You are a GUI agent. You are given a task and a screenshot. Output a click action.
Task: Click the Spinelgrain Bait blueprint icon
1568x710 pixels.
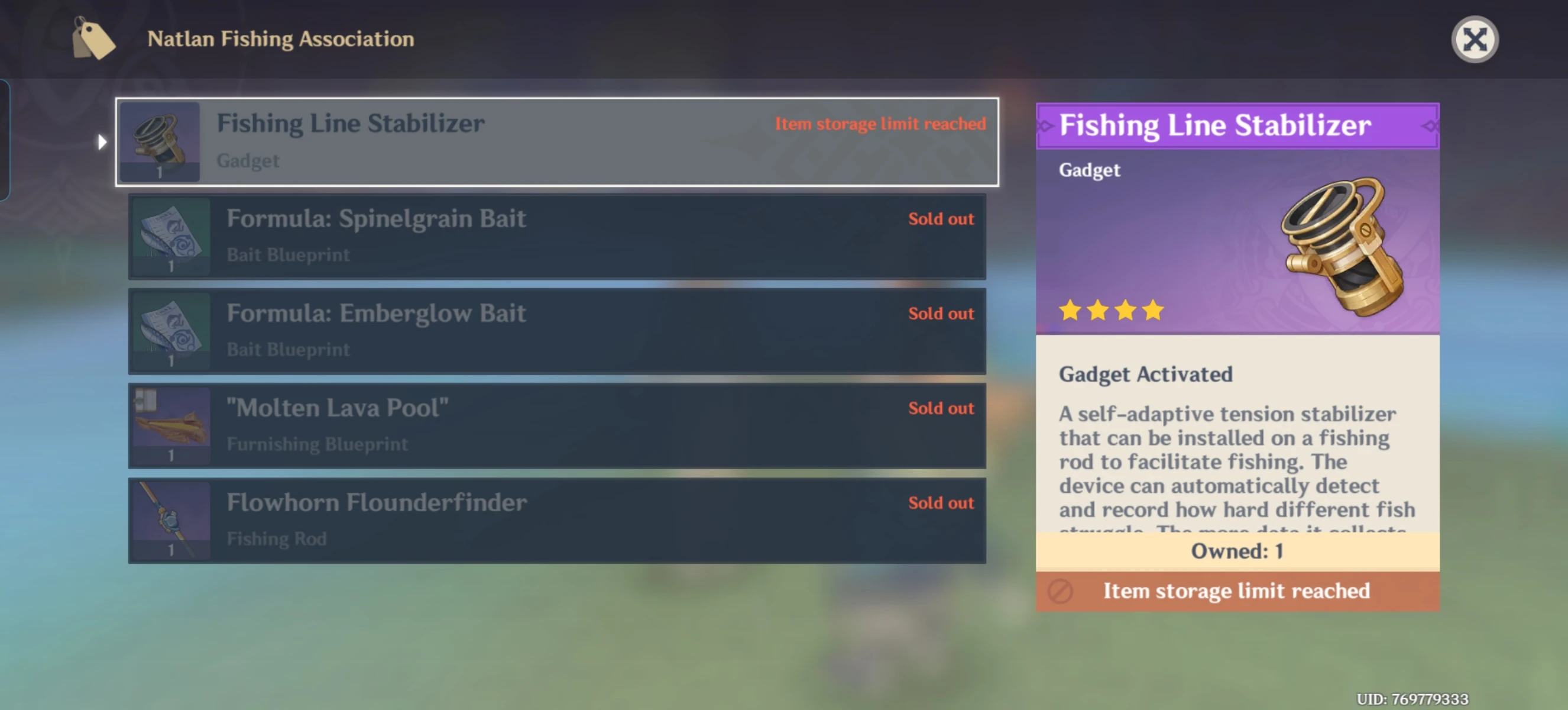point(171,236)
